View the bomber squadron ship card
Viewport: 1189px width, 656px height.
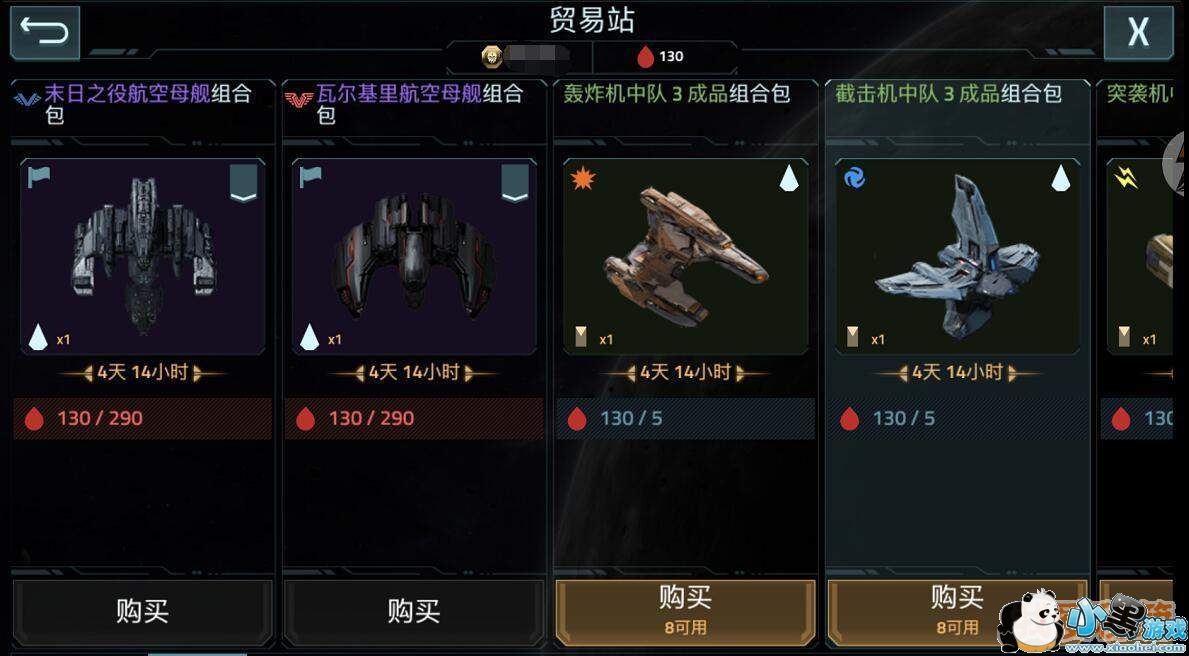point(685,256)
